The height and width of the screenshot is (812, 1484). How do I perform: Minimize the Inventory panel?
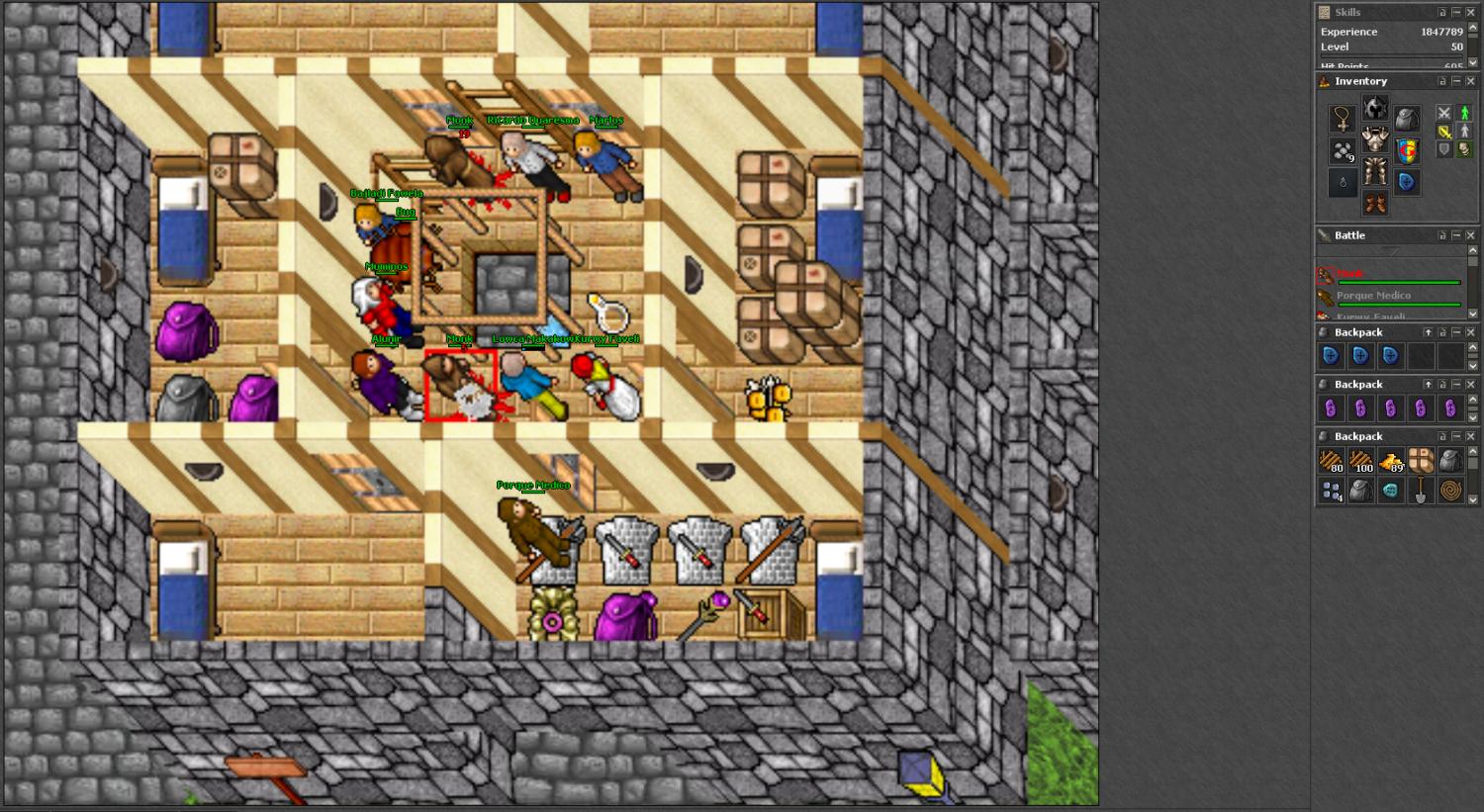click(x=1456, y=81)
